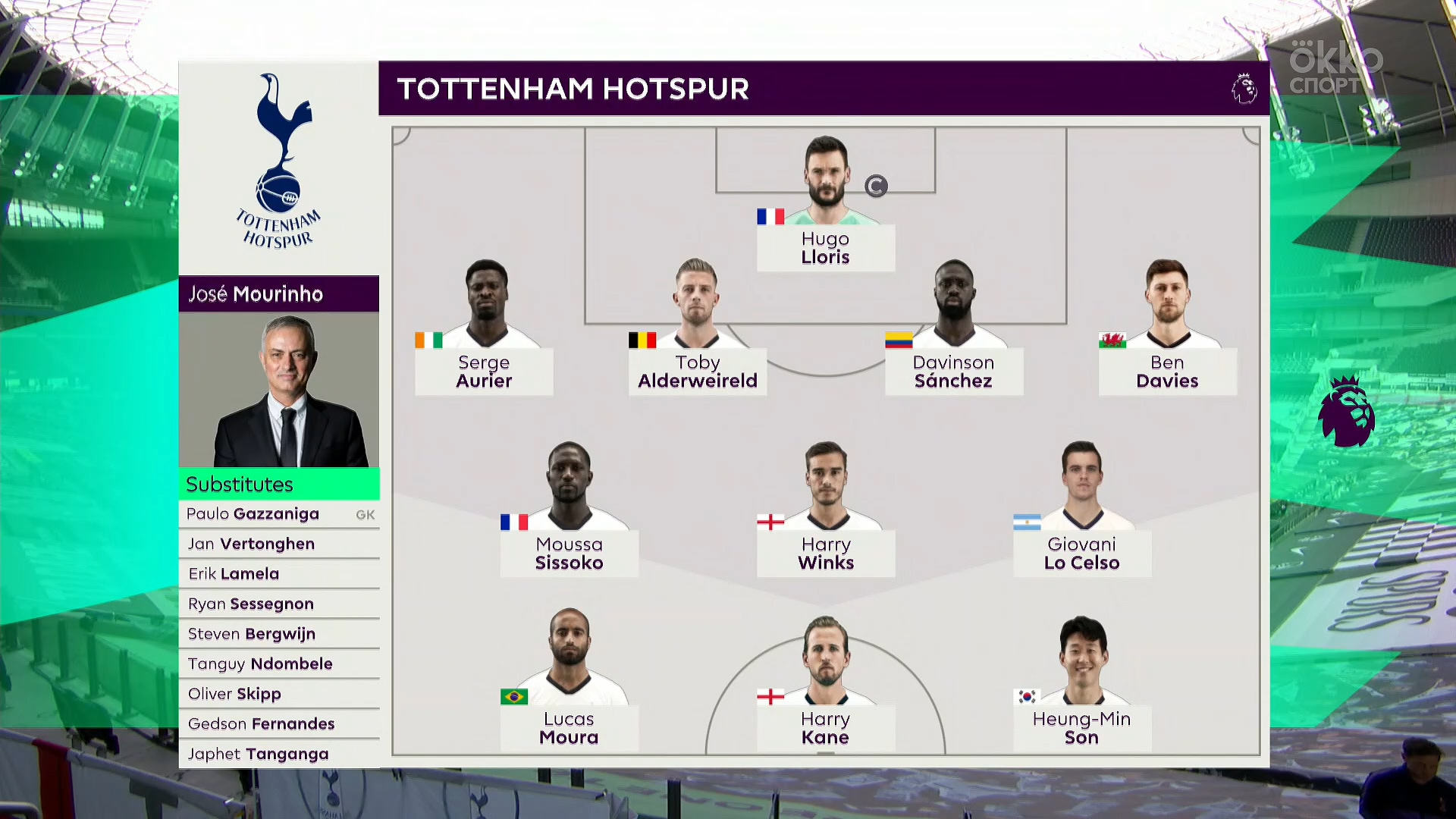
Task: Choose Japhet Tanganga from the bench
Action: click(279, 754)
